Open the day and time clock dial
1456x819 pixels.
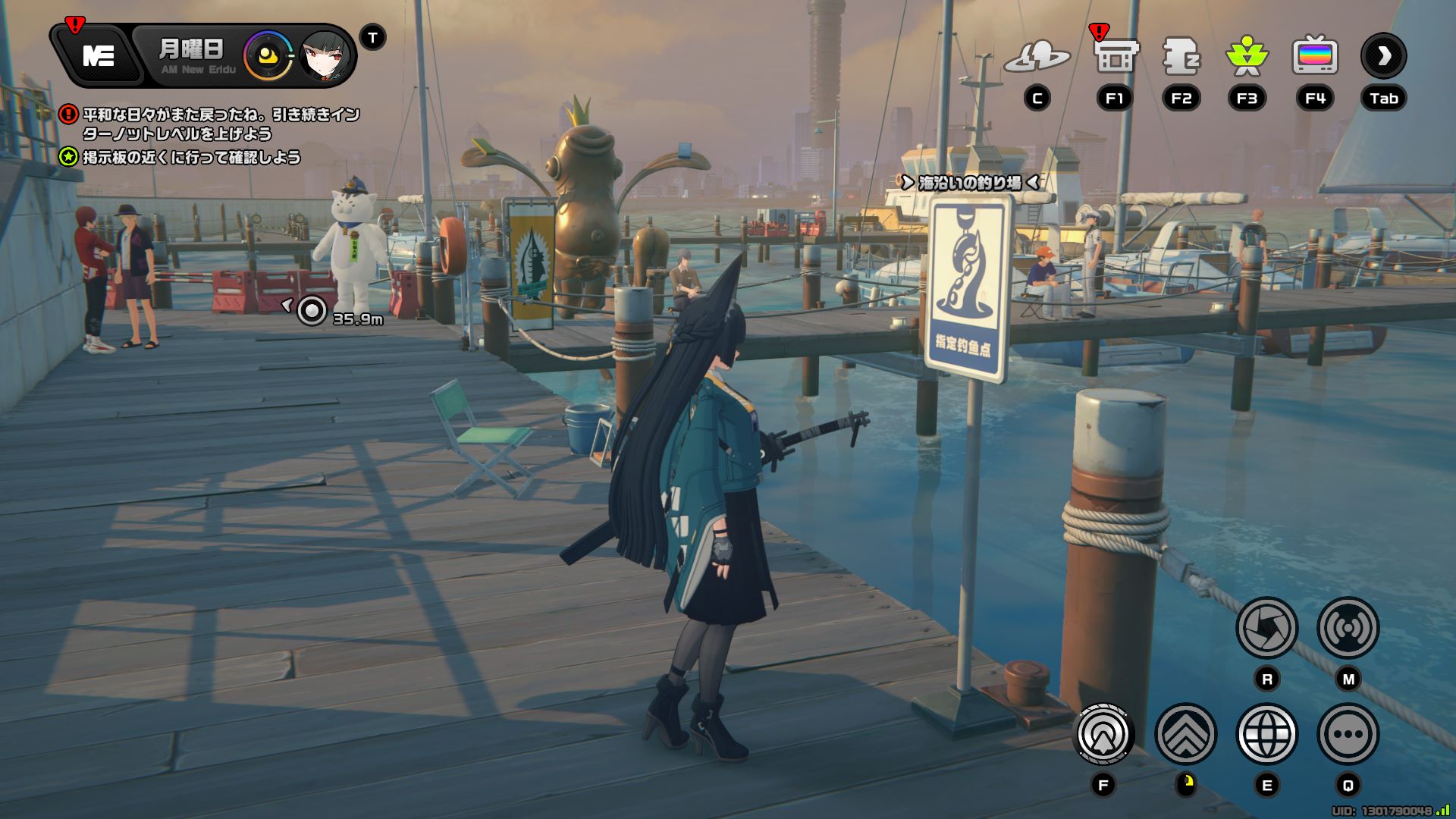(x=268, y=56)
